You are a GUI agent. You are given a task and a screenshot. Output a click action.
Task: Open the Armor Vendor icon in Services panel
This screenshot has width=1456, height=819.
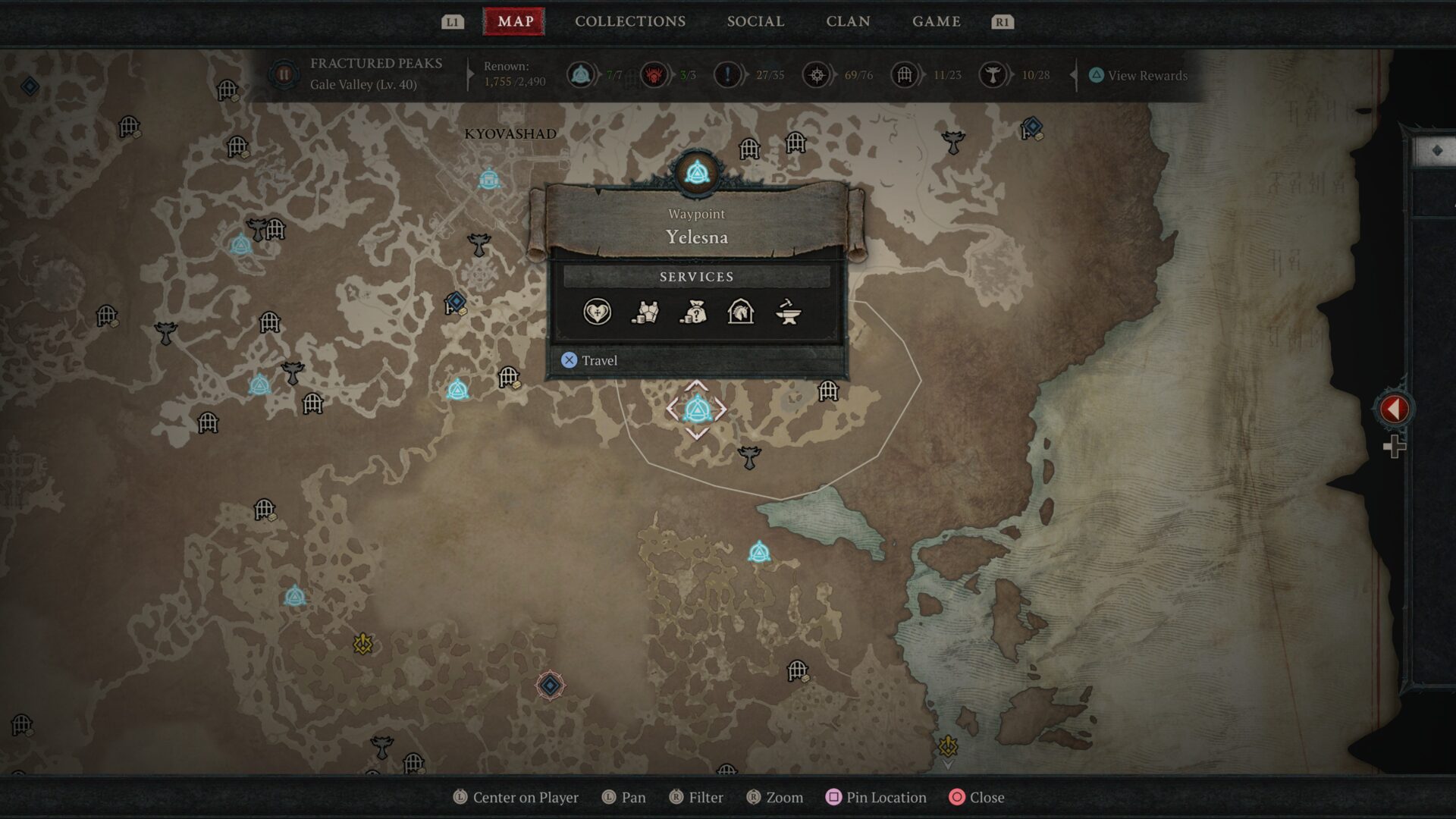pyautogui.click(x=644, y=312)
